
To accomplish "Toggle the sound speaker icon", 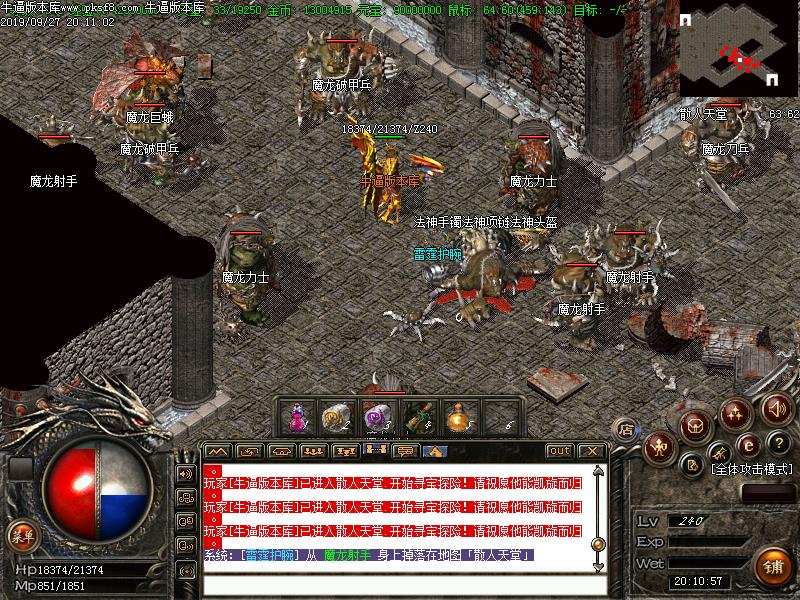I will tap(776, 408).
